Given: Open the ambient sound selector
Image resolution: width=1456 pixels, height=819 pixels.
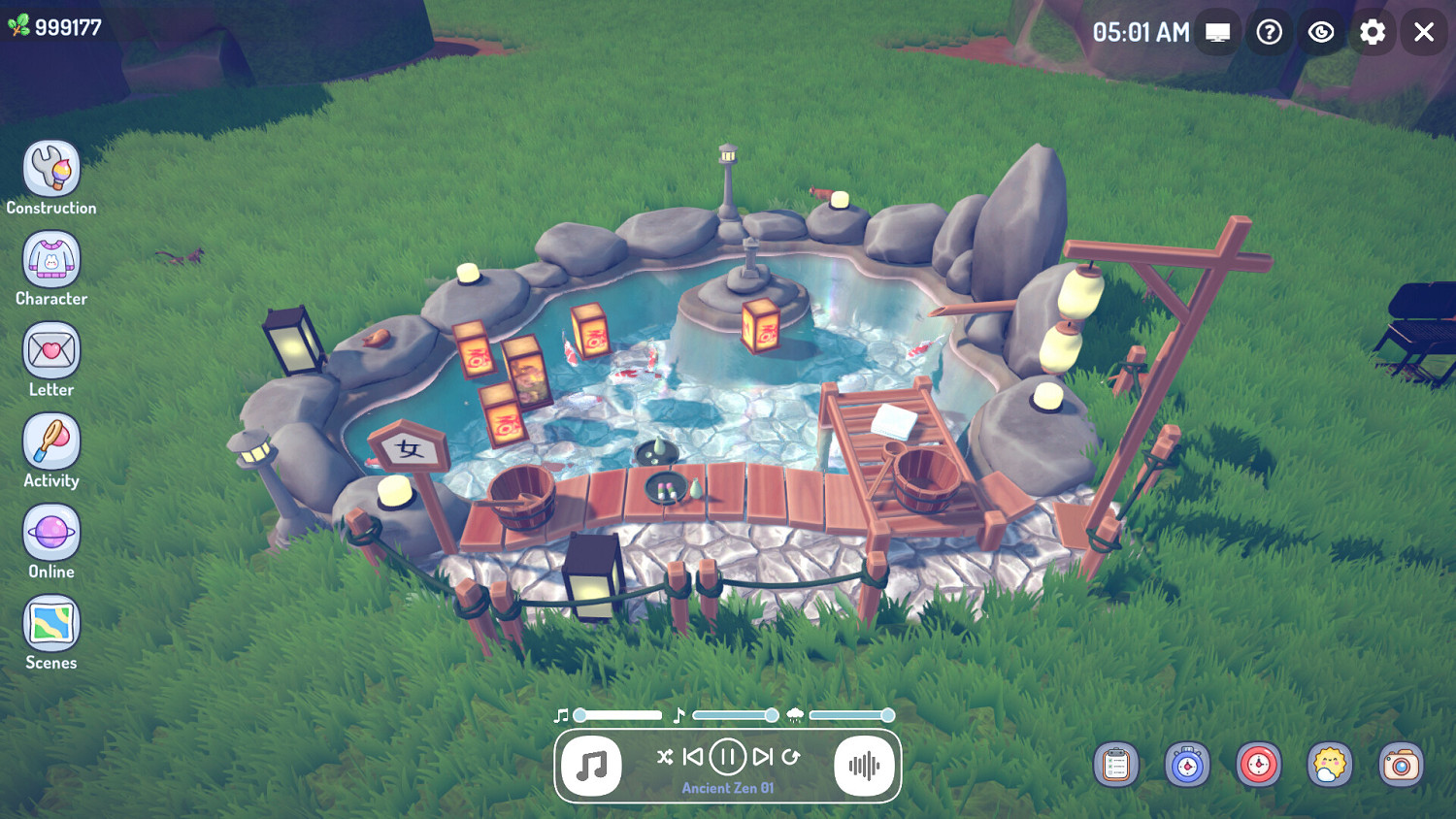Looking at the screenshot, I should pos(863,767).
